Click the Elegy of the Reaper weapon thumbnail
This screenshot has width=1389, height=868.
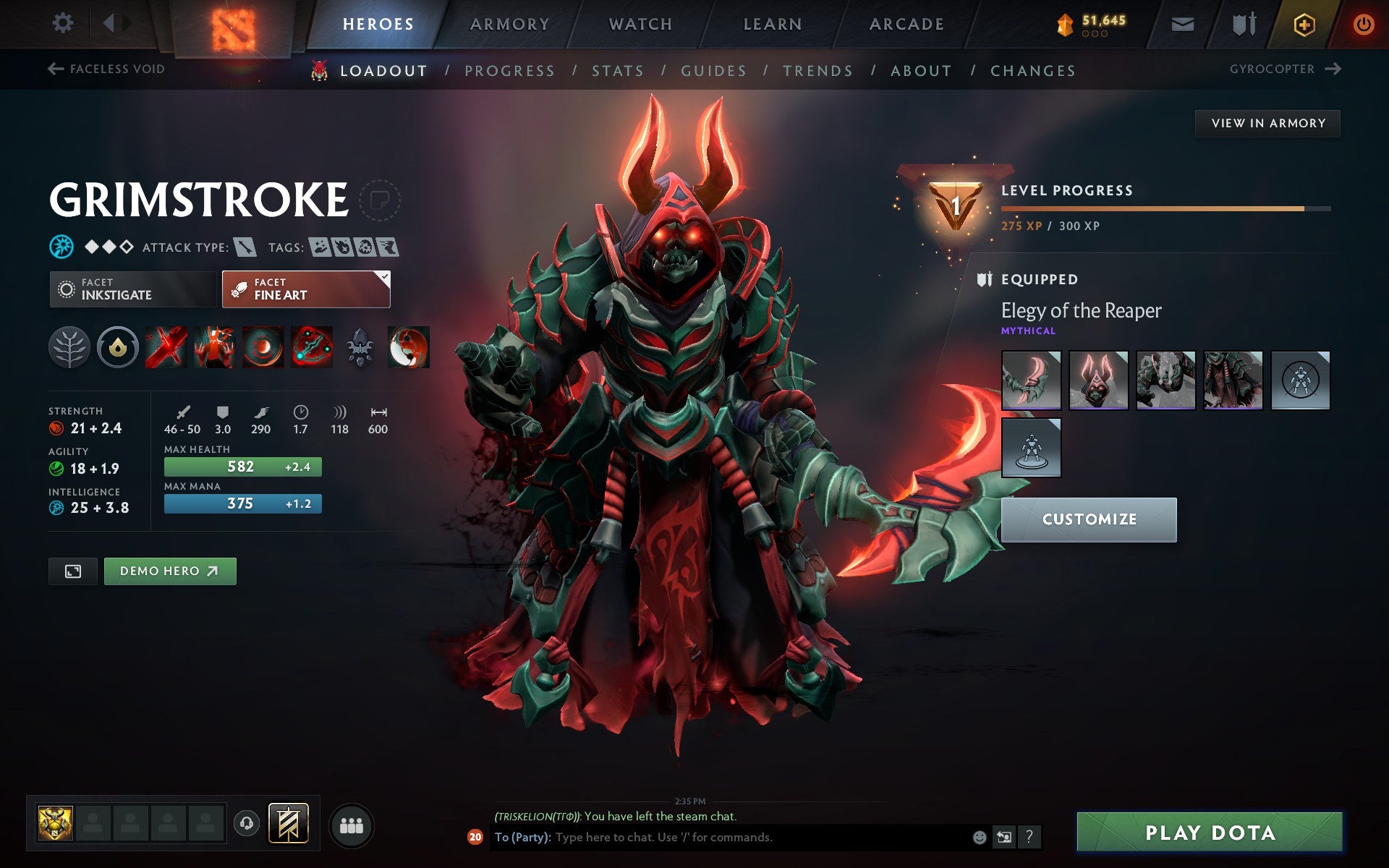1031,379
